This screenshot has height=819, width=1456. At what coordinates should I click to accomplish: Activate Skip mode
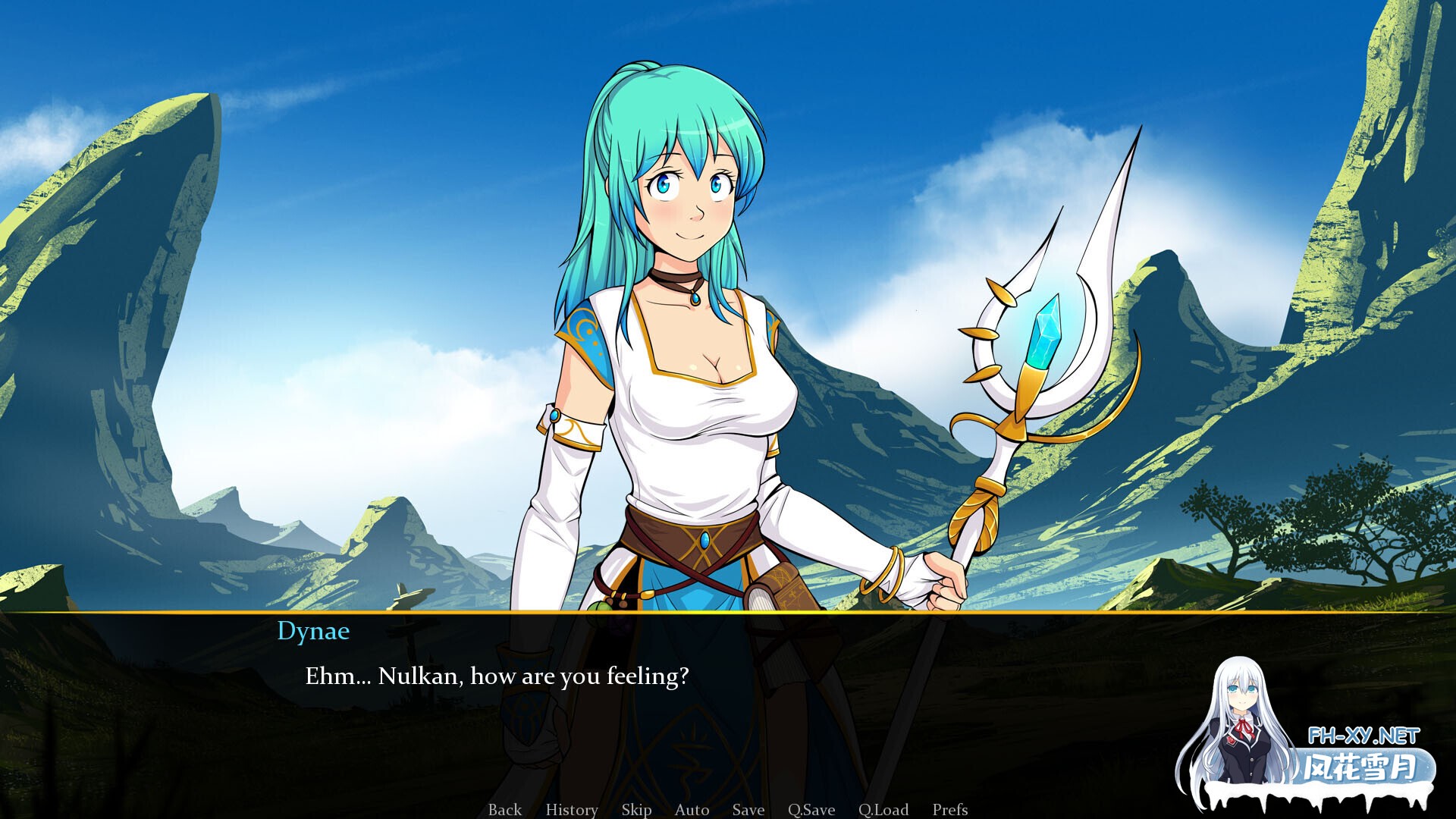636,809
